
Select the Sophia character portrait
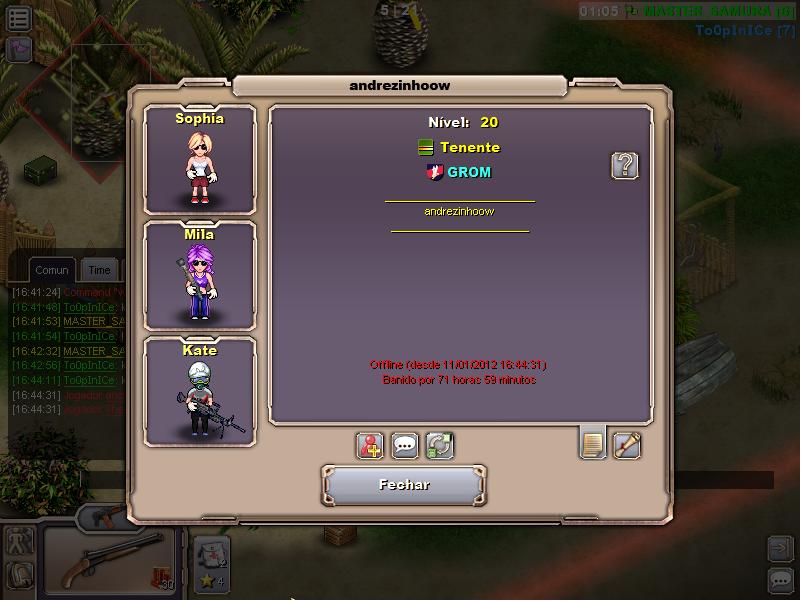click(200, 160)
